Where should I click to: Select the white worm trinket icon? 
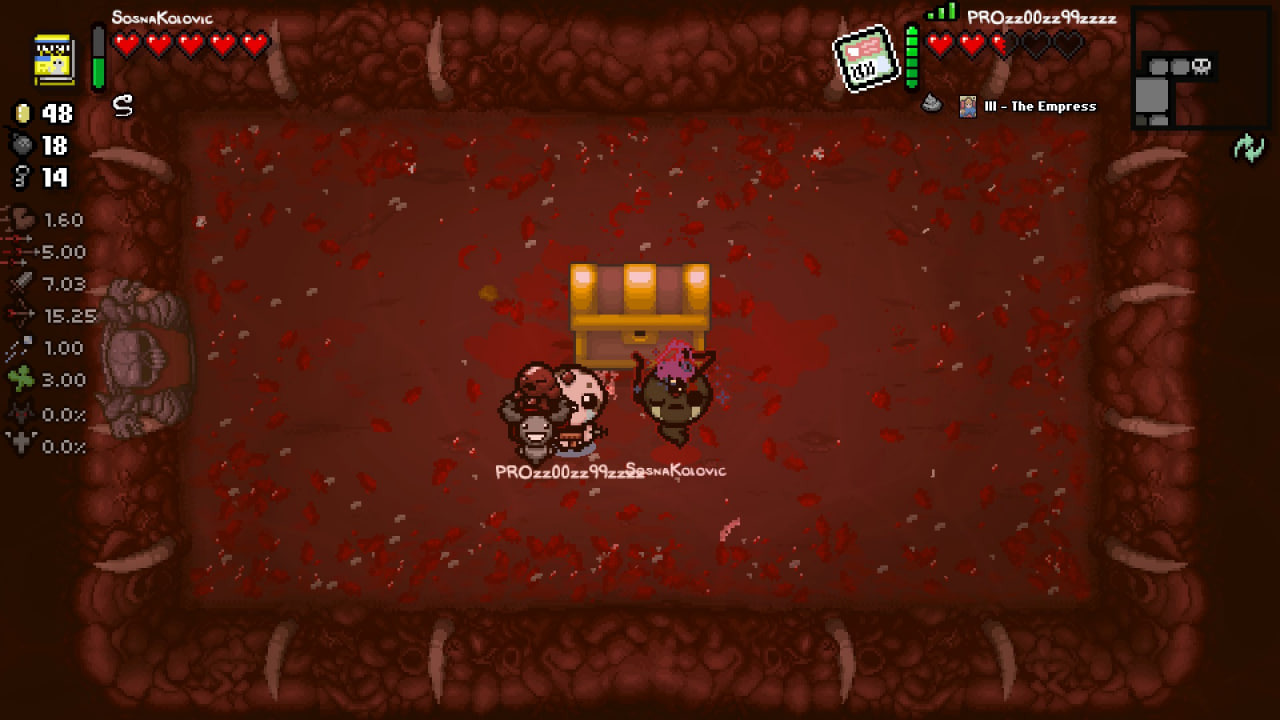point(123,106)
